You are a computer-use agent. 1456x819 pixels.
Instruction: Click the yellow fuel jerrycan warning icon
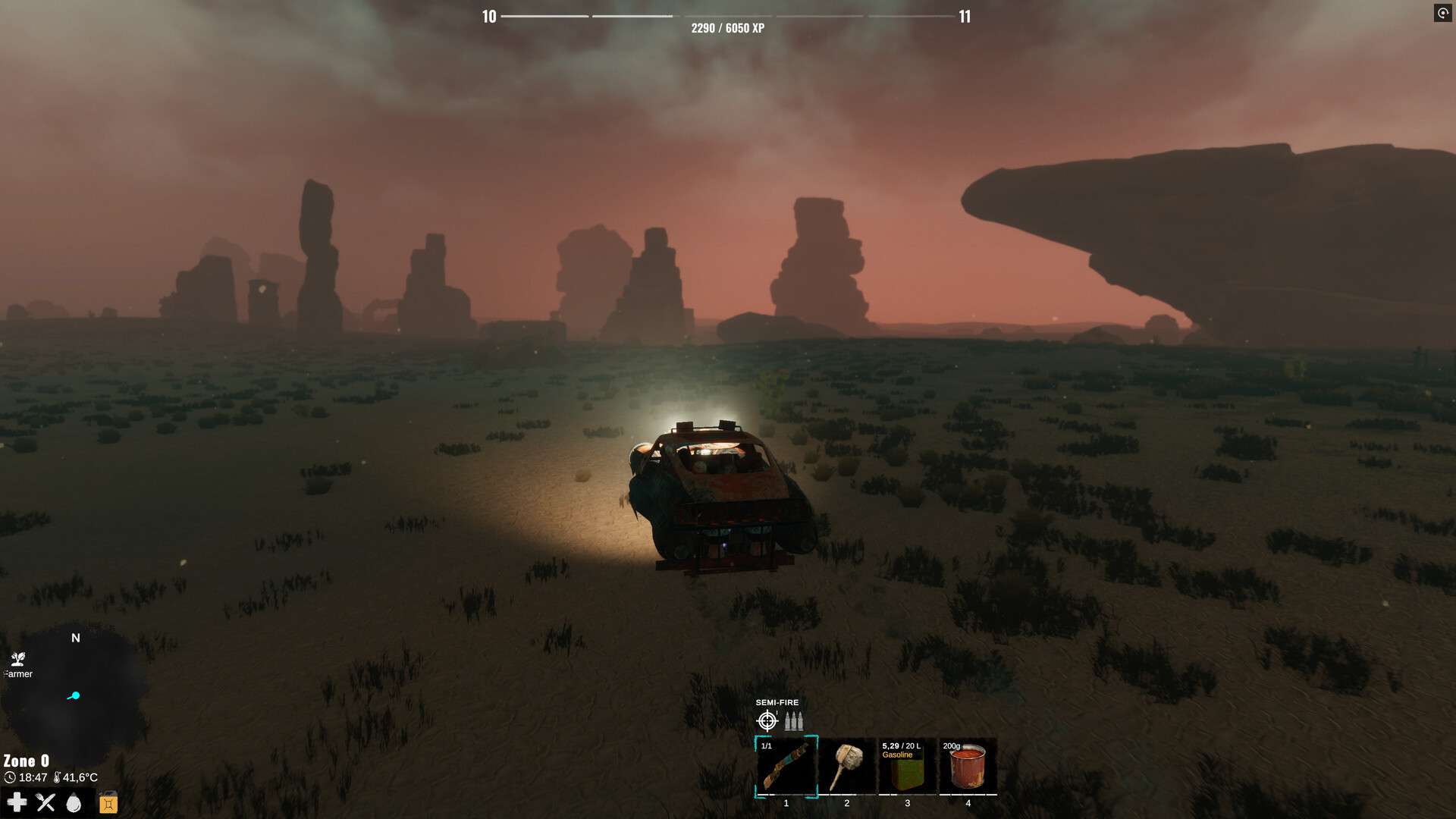[x=108, y=802]
